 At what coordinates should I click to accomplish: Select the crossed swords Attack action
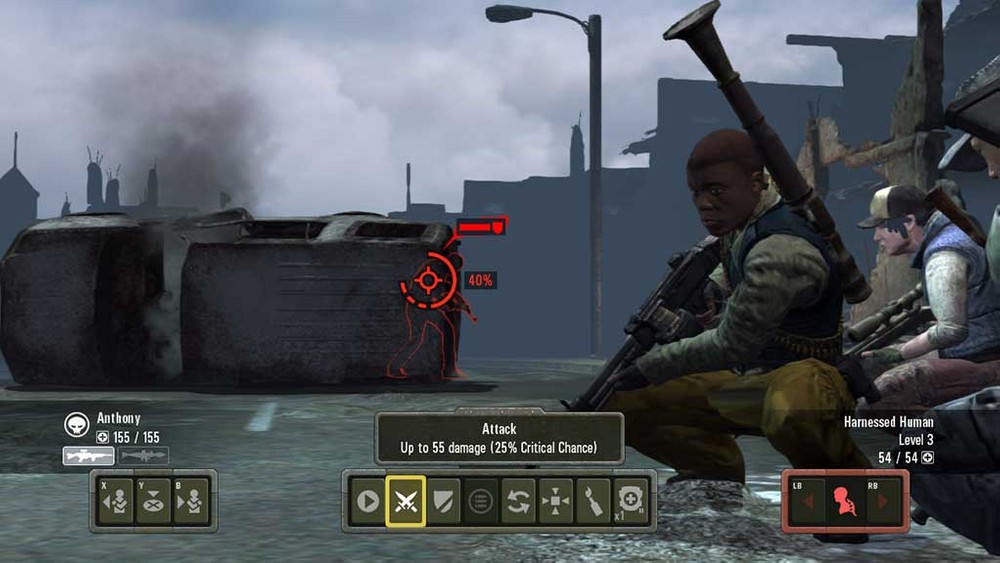click(405, 501)
